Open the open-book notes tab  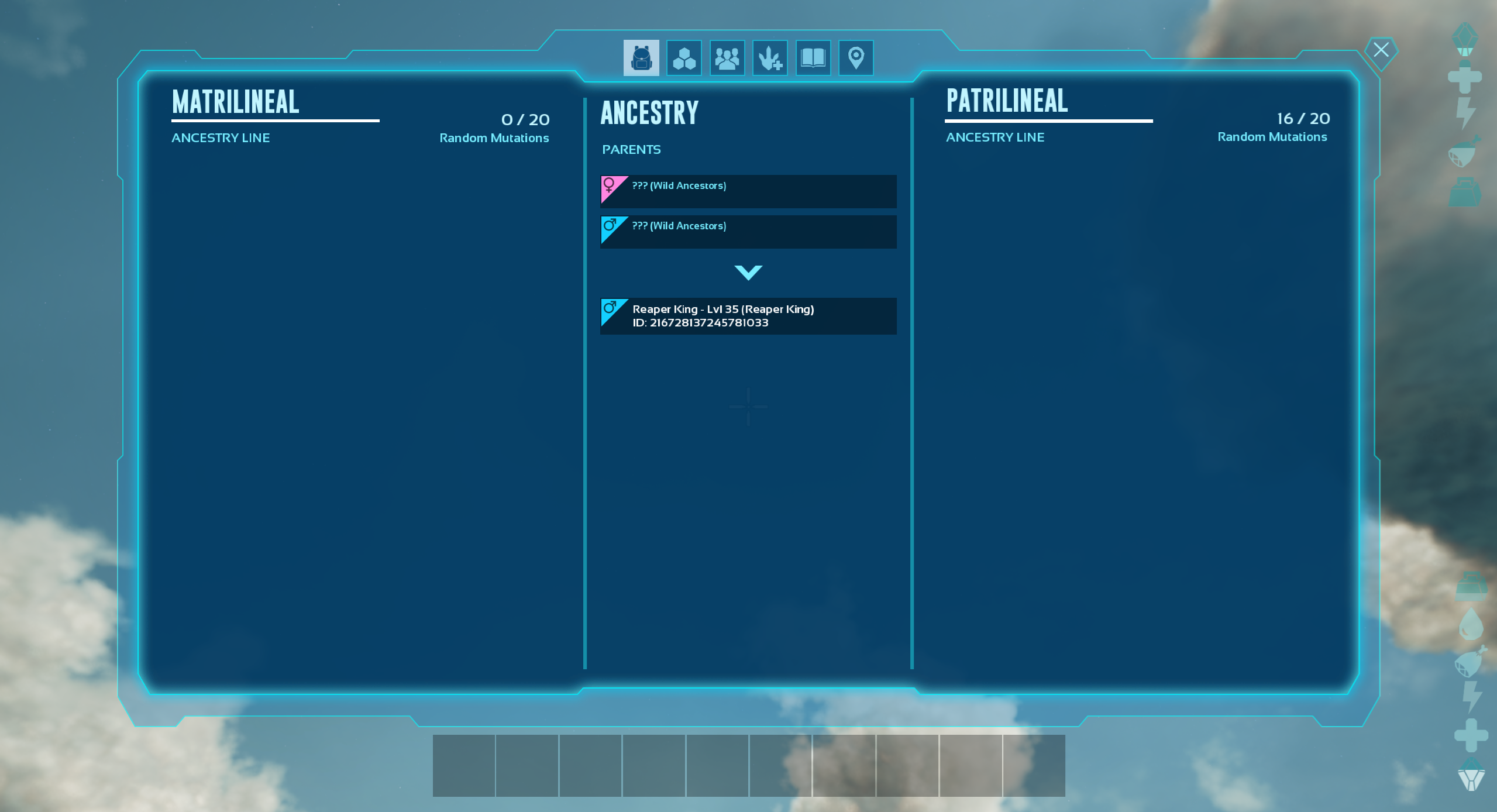tap(813, 58)
